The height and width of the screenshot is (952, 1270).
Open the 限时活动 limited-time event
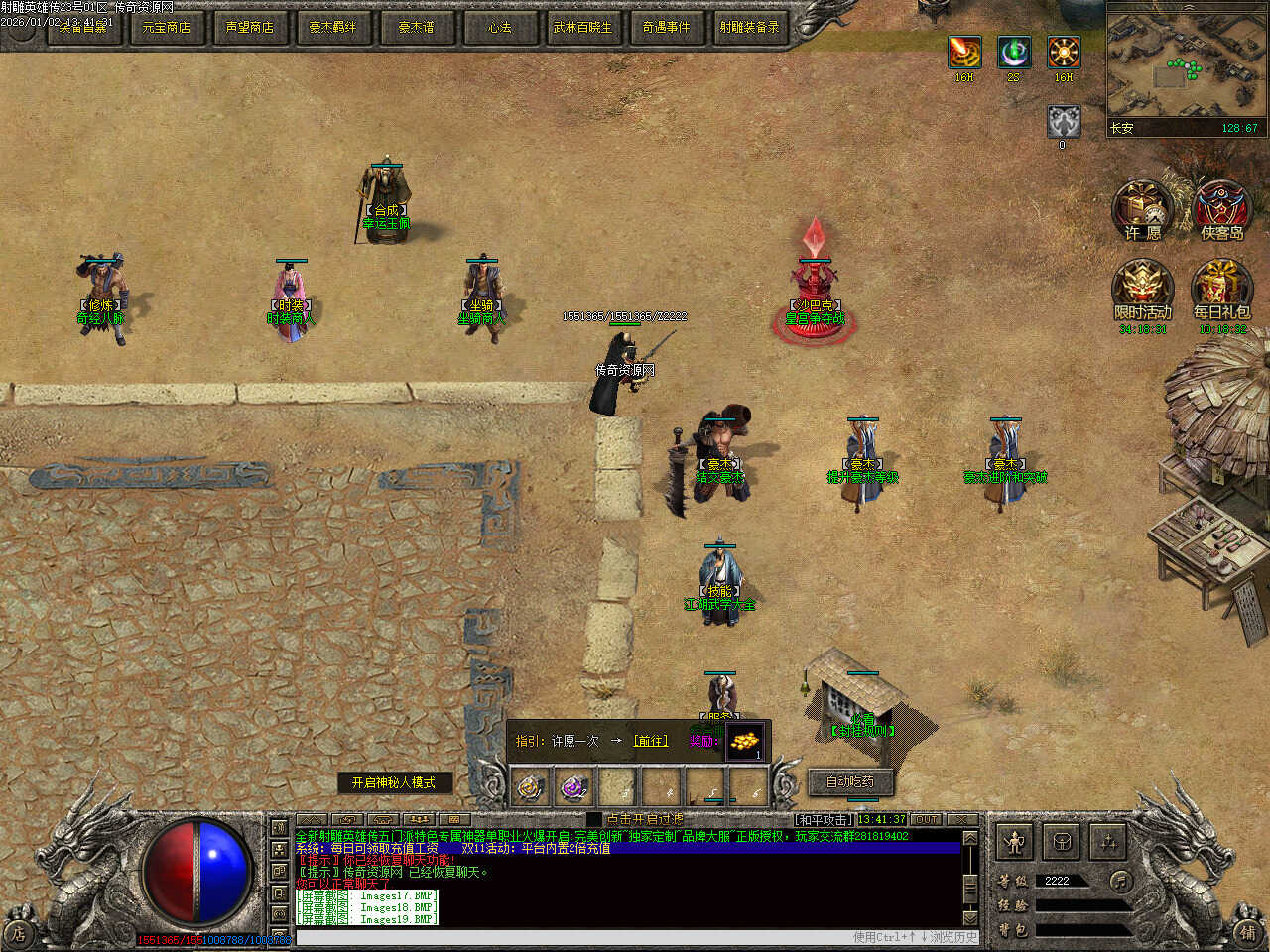[1143, 290]
